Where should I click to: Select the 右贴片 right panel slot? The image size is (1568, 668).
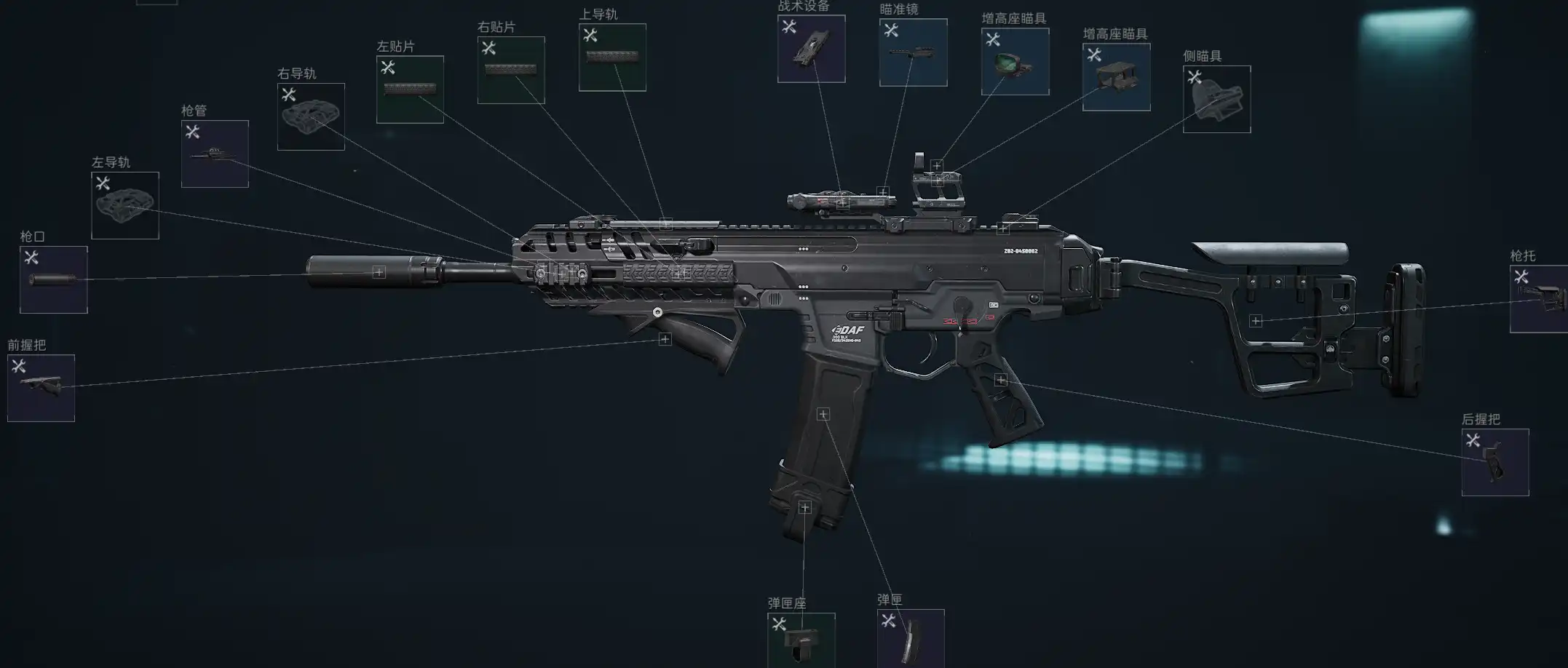coord(511,70)
